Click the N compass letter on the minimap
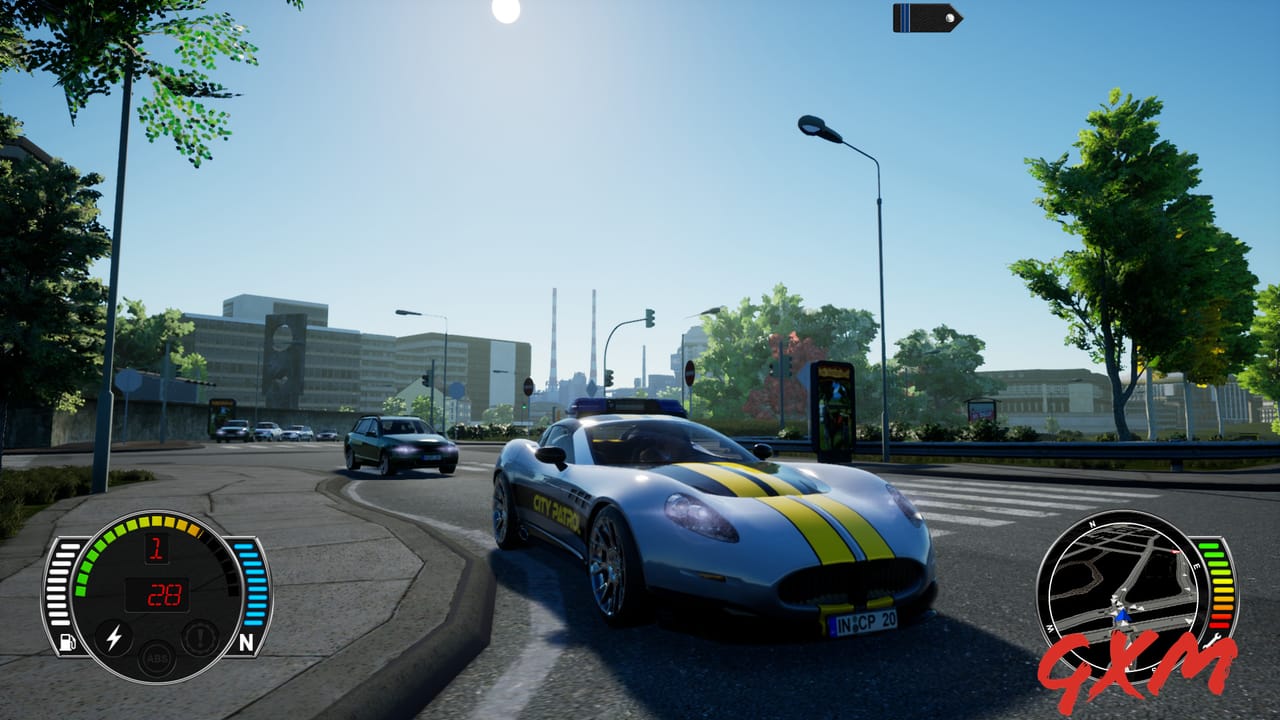 click(1091, 523)
